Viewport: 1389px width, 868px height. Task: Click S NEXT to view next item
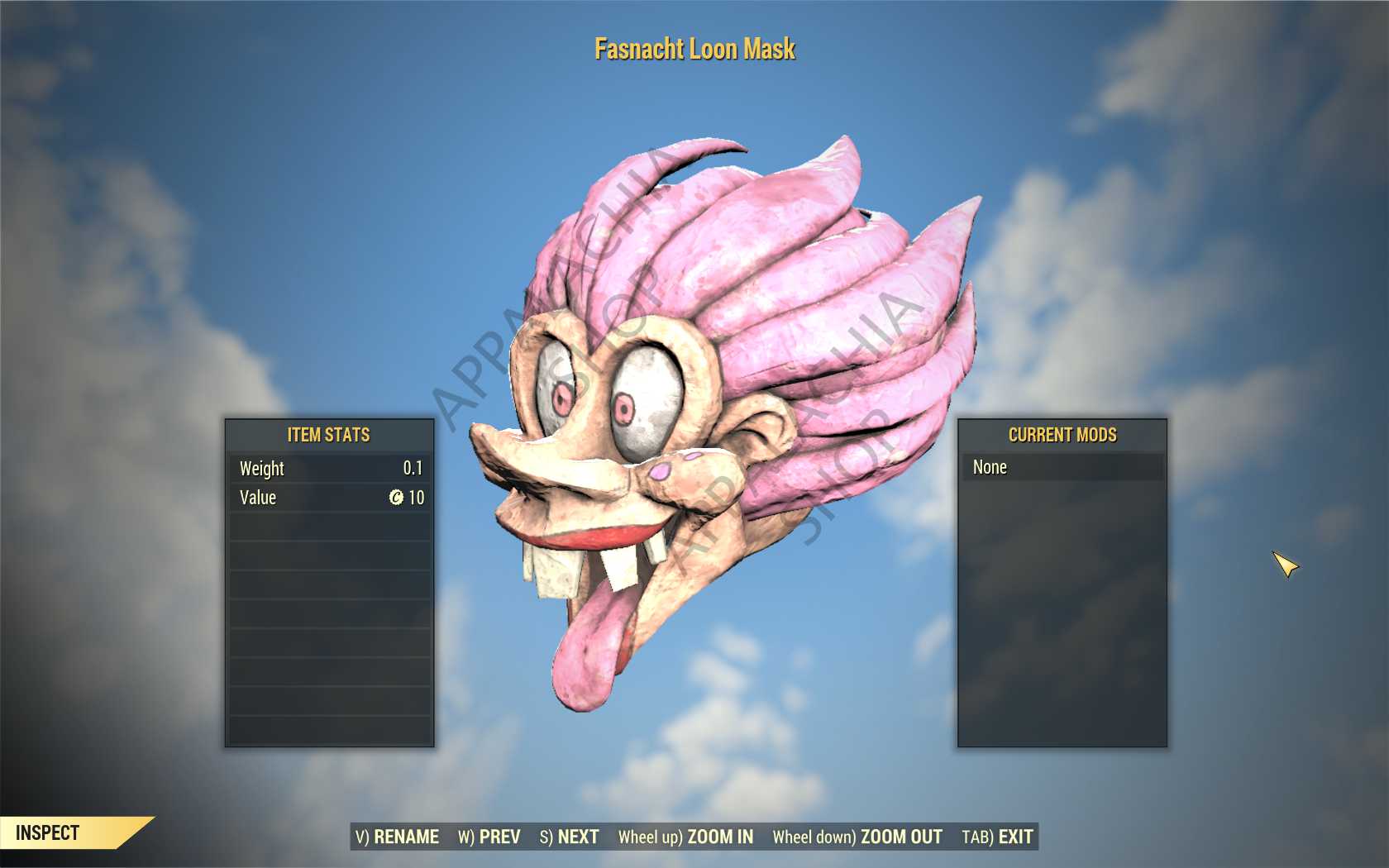point(570,837)
